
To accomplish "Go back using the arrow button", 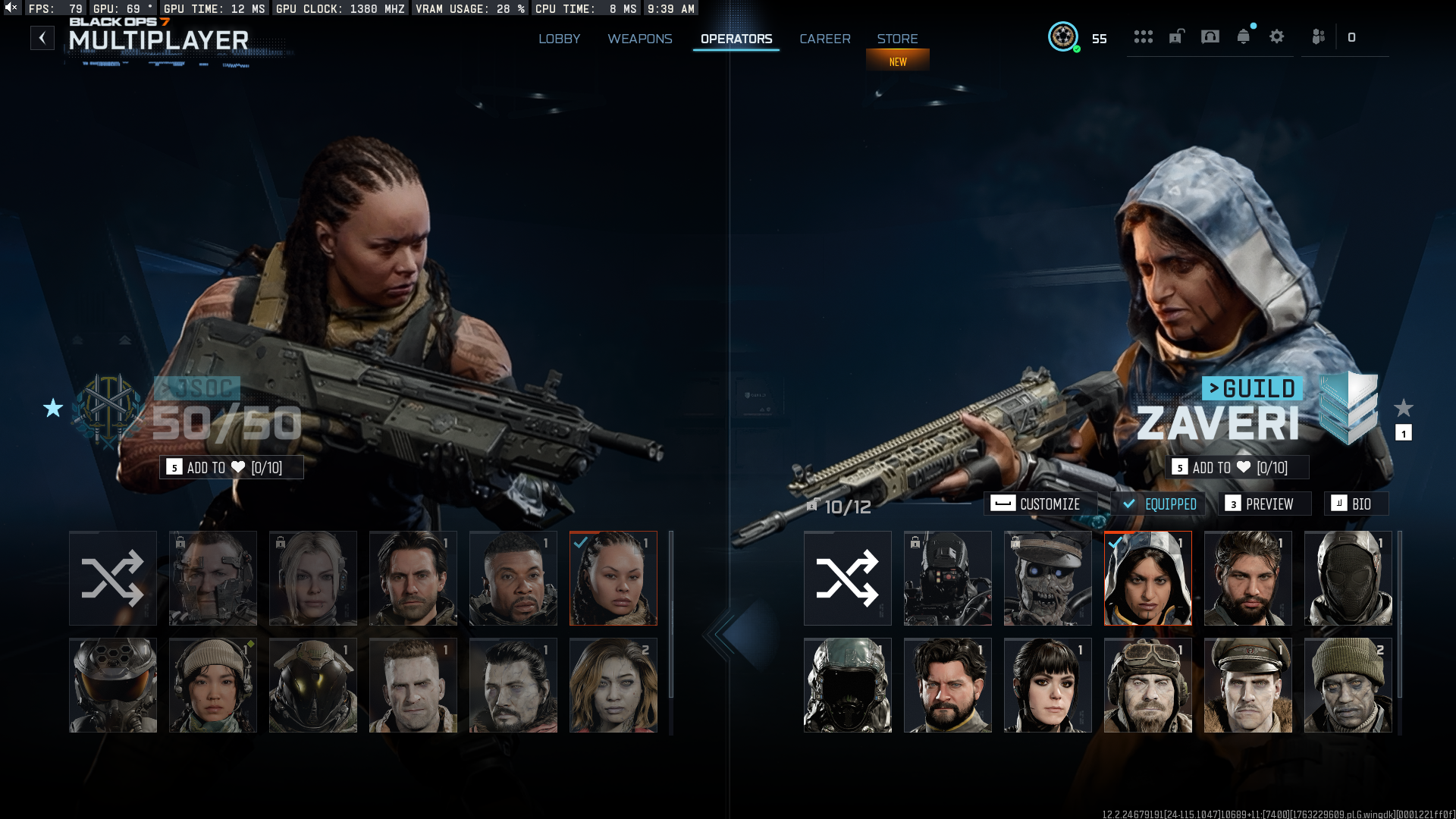I will point(42,38).
